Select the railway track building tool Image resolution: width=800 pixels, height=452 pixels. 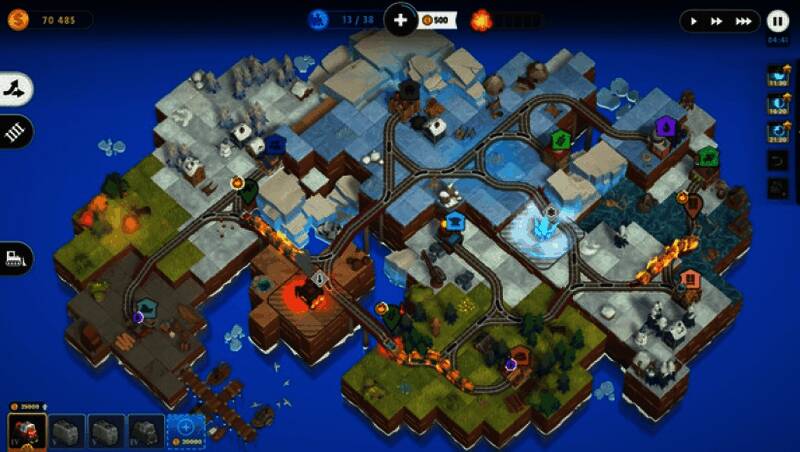pos(16,131)
